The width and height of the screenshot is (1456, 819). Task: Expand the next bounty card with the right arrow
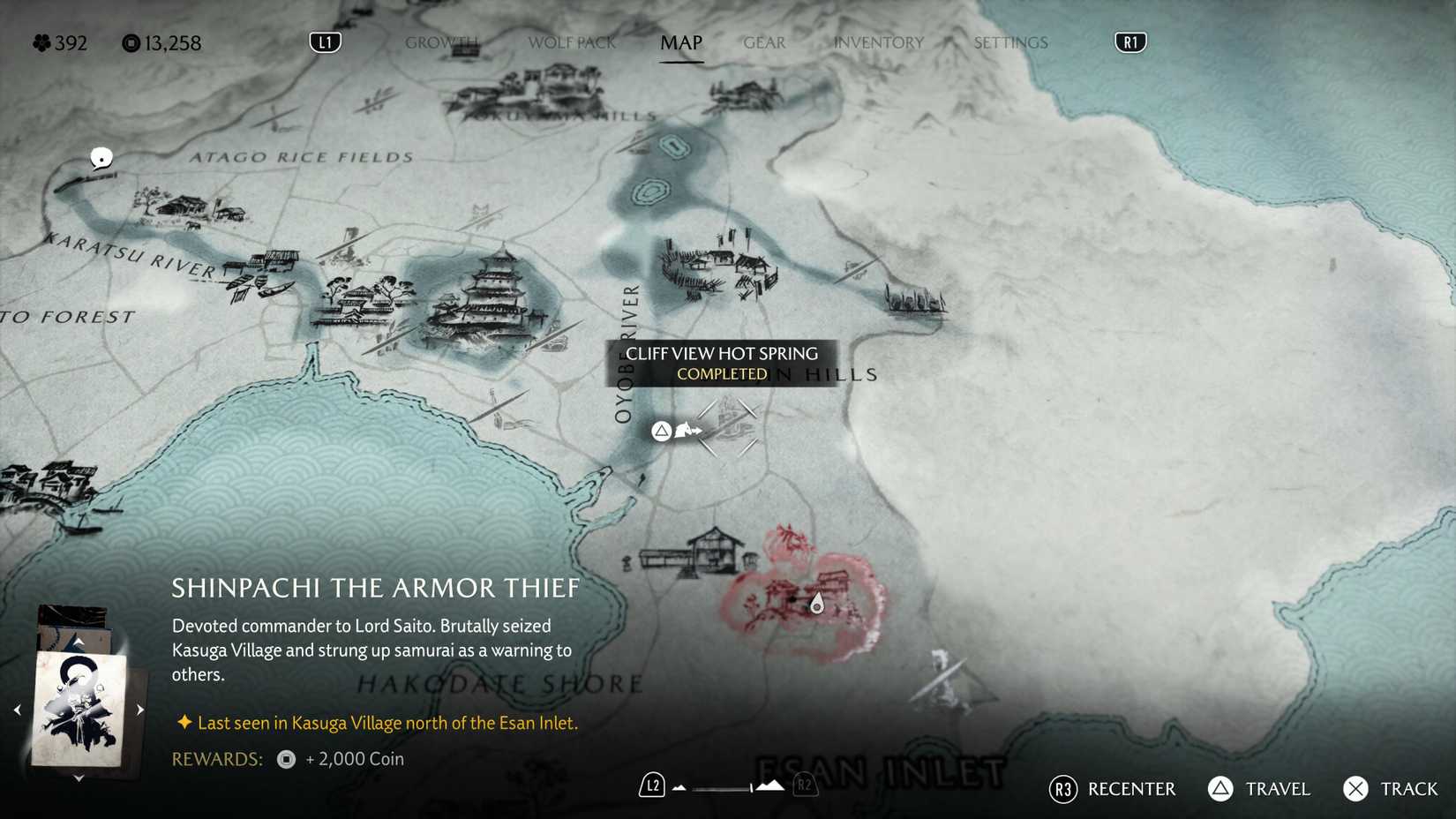tap(139, 708)
